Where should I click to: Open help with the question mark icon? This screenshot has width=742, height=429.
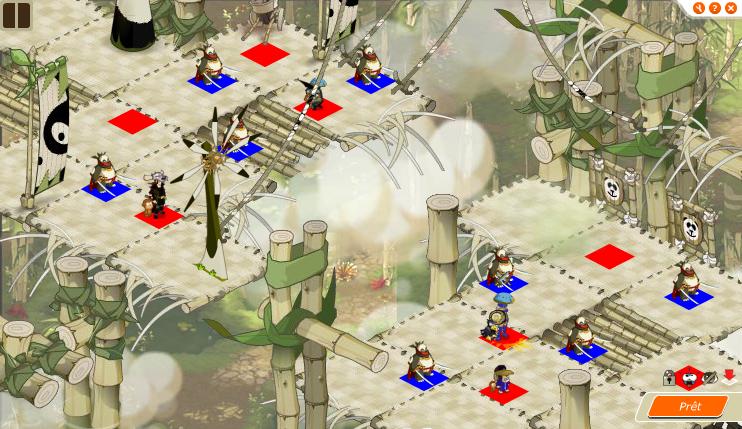point(715,8)
